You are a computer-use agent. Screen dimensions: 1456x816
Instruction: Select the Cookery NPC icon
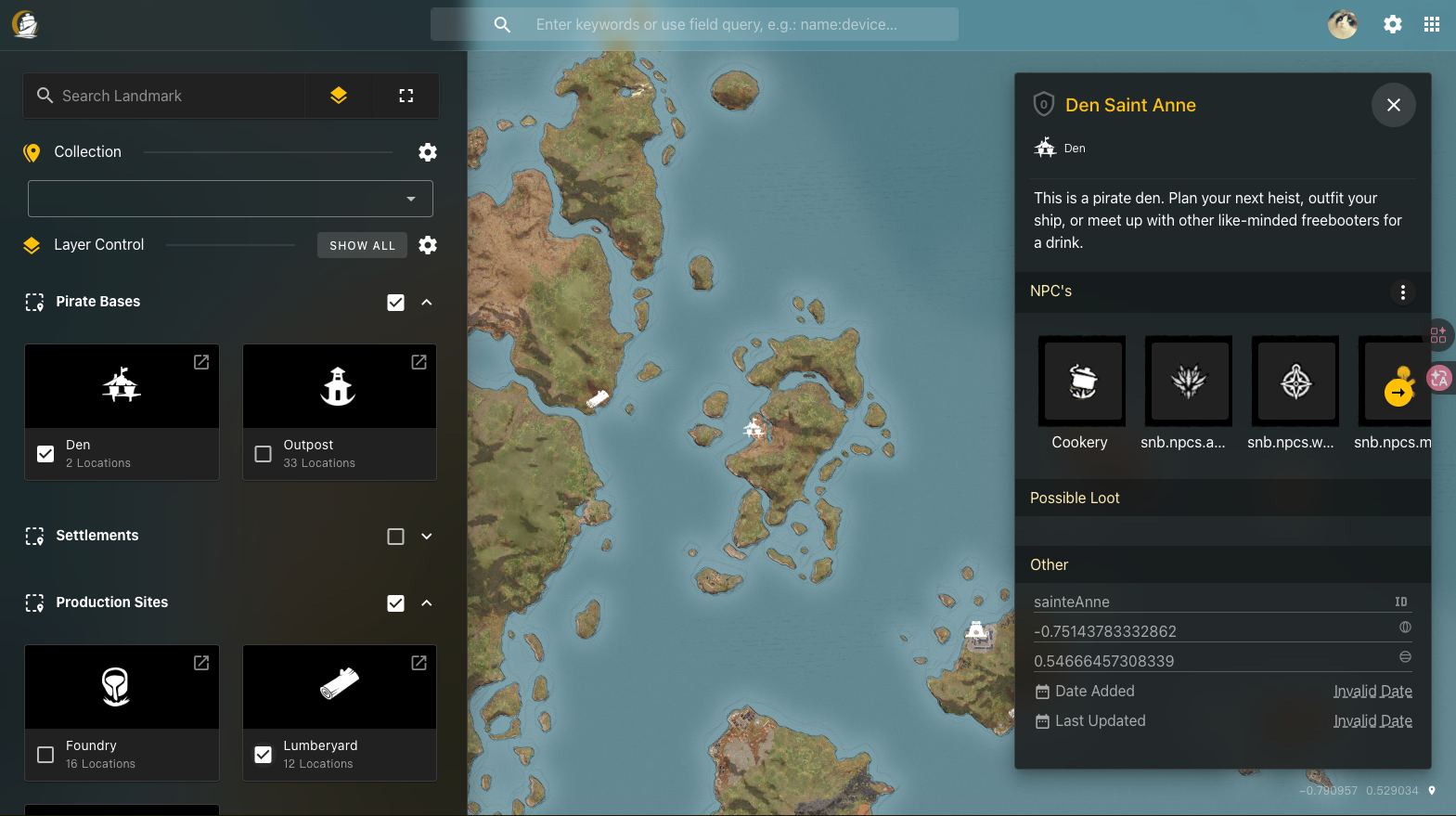point(1080,381)
